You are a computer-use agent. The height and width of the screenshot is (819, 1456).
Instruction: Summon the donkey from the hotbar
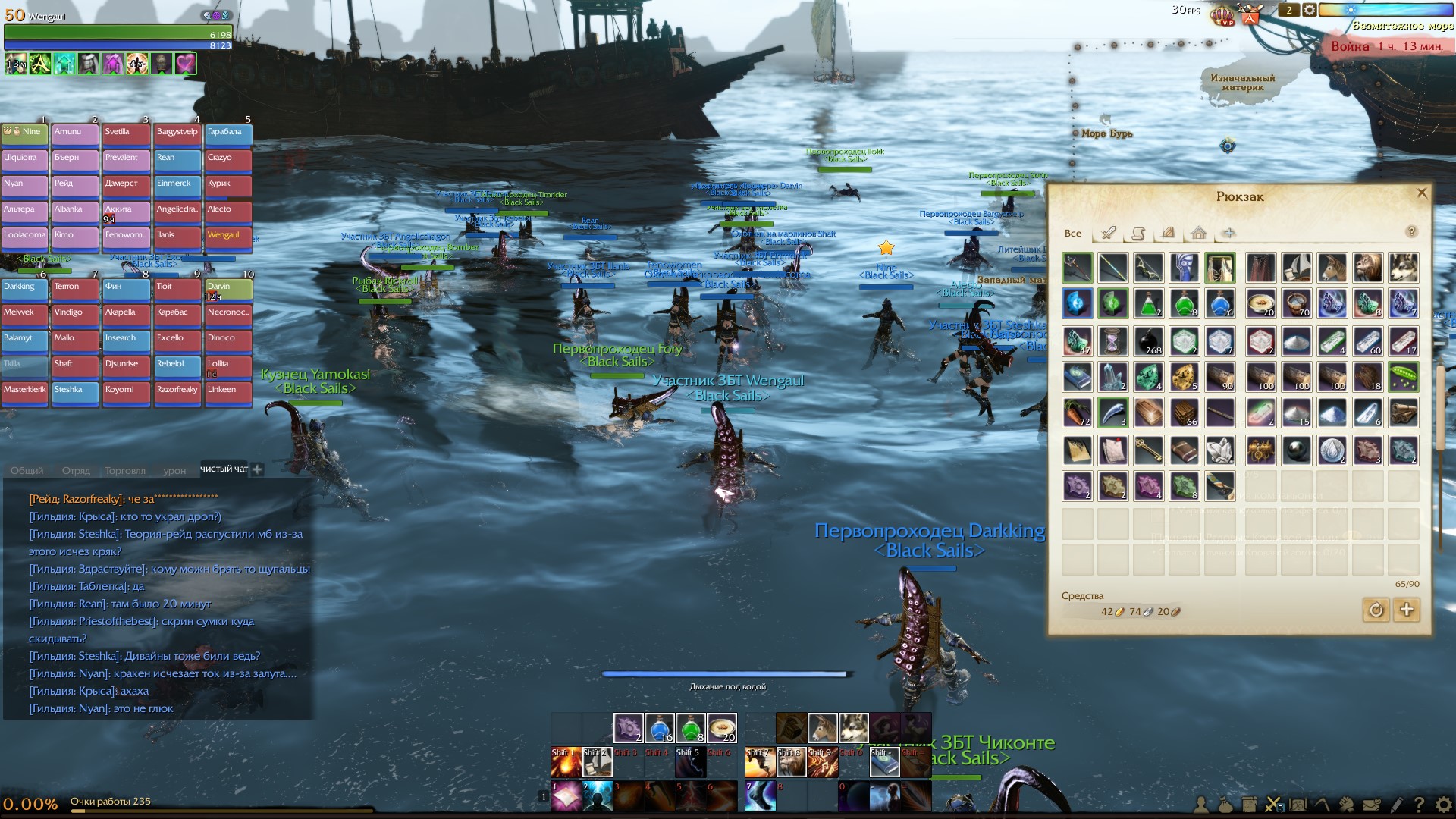[822, 728]
